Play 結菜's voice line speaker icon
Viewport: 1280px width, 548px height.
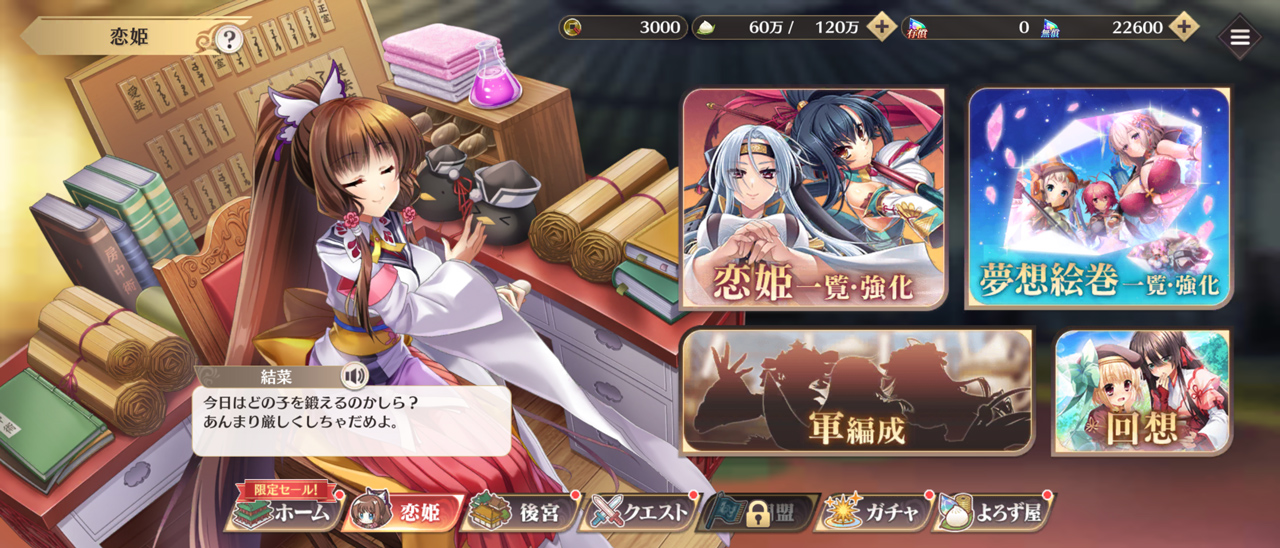pyautogui.click(x=353, y=376)
